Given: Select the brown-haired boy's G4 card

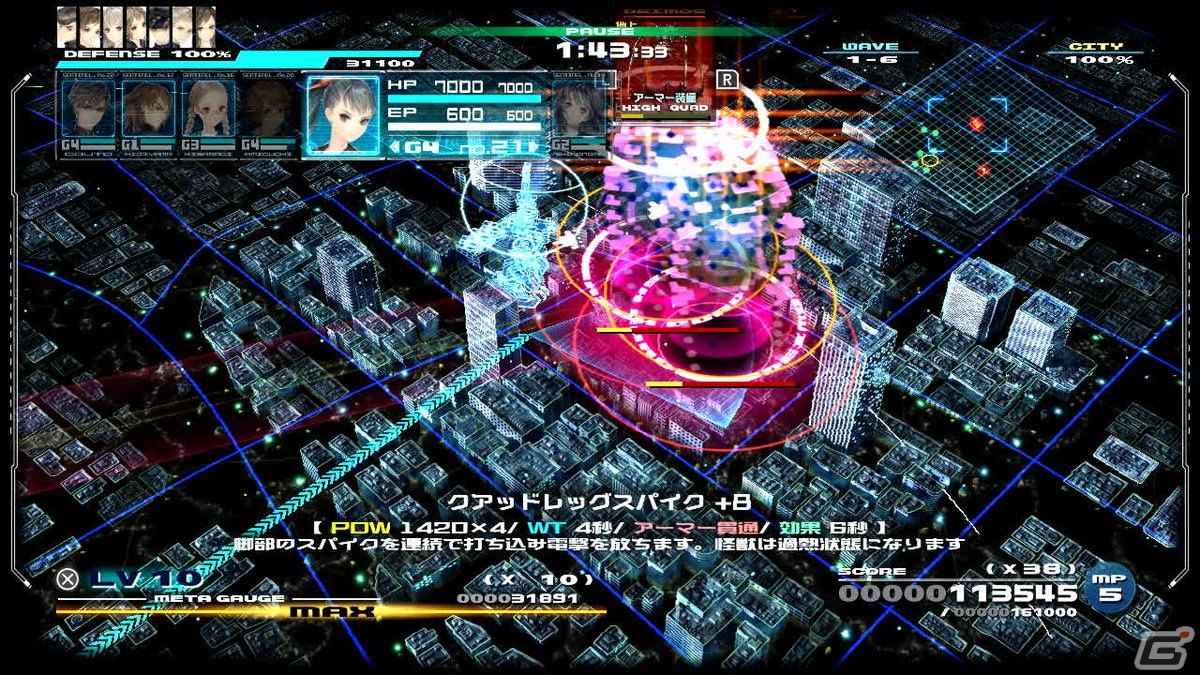Looking at the screenshot, I should [88, 115].
